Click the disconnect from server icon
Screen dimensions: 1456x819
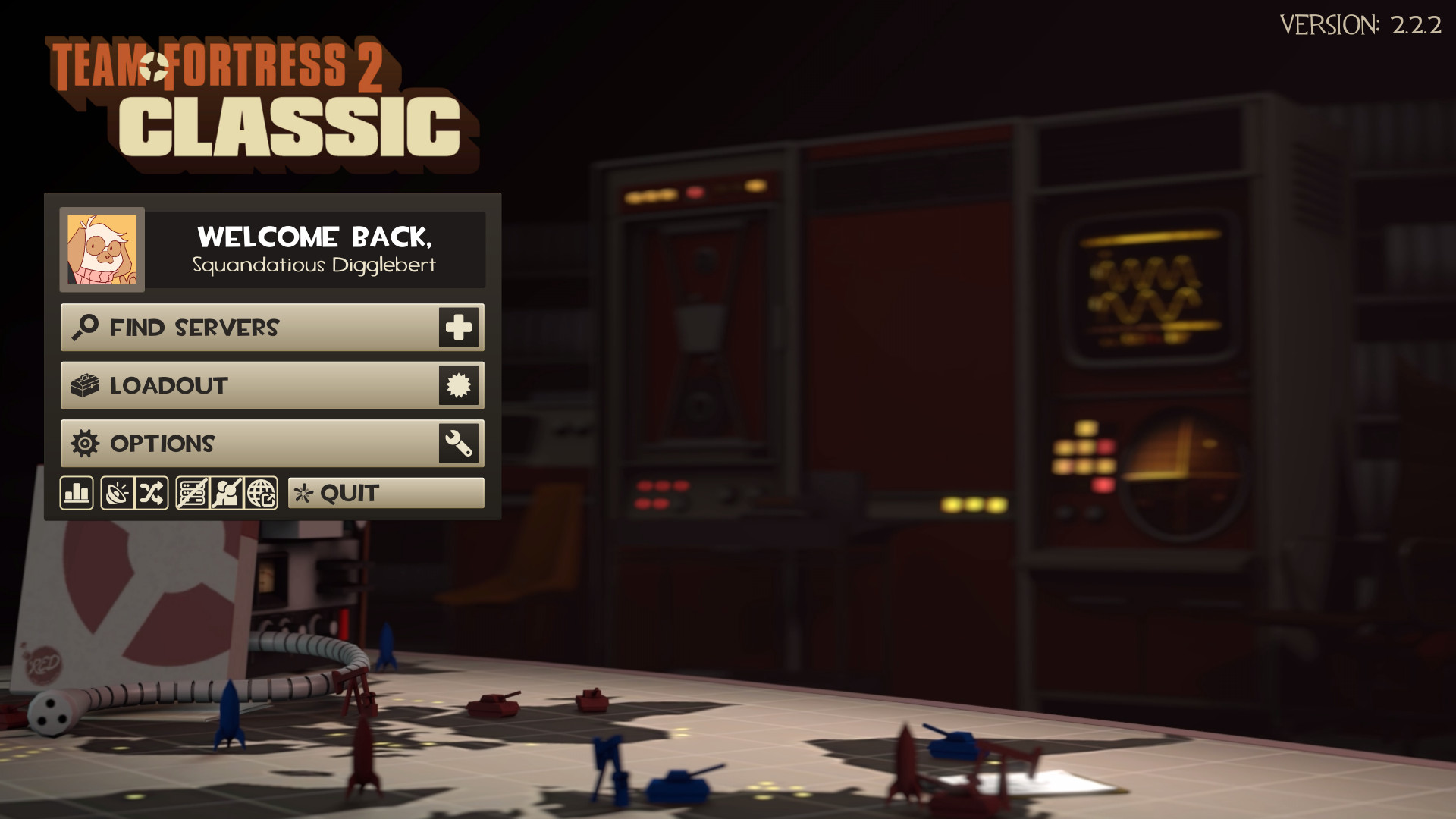(x=191, y=493)
